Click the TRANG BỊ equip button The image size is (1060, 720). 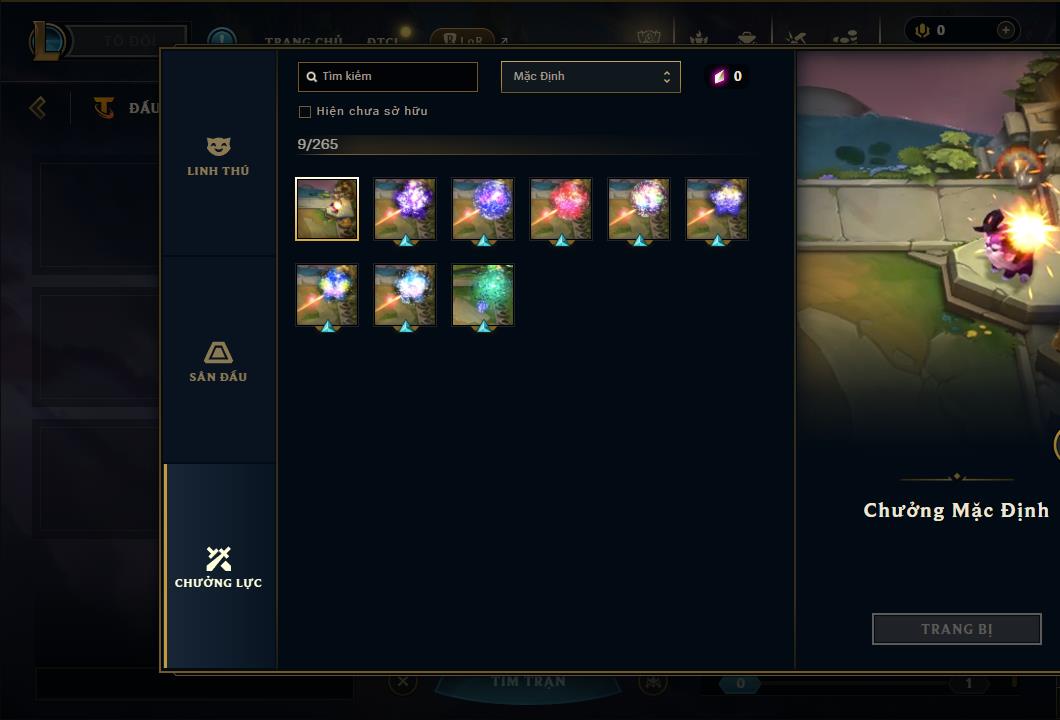click(x=956, y=629)
